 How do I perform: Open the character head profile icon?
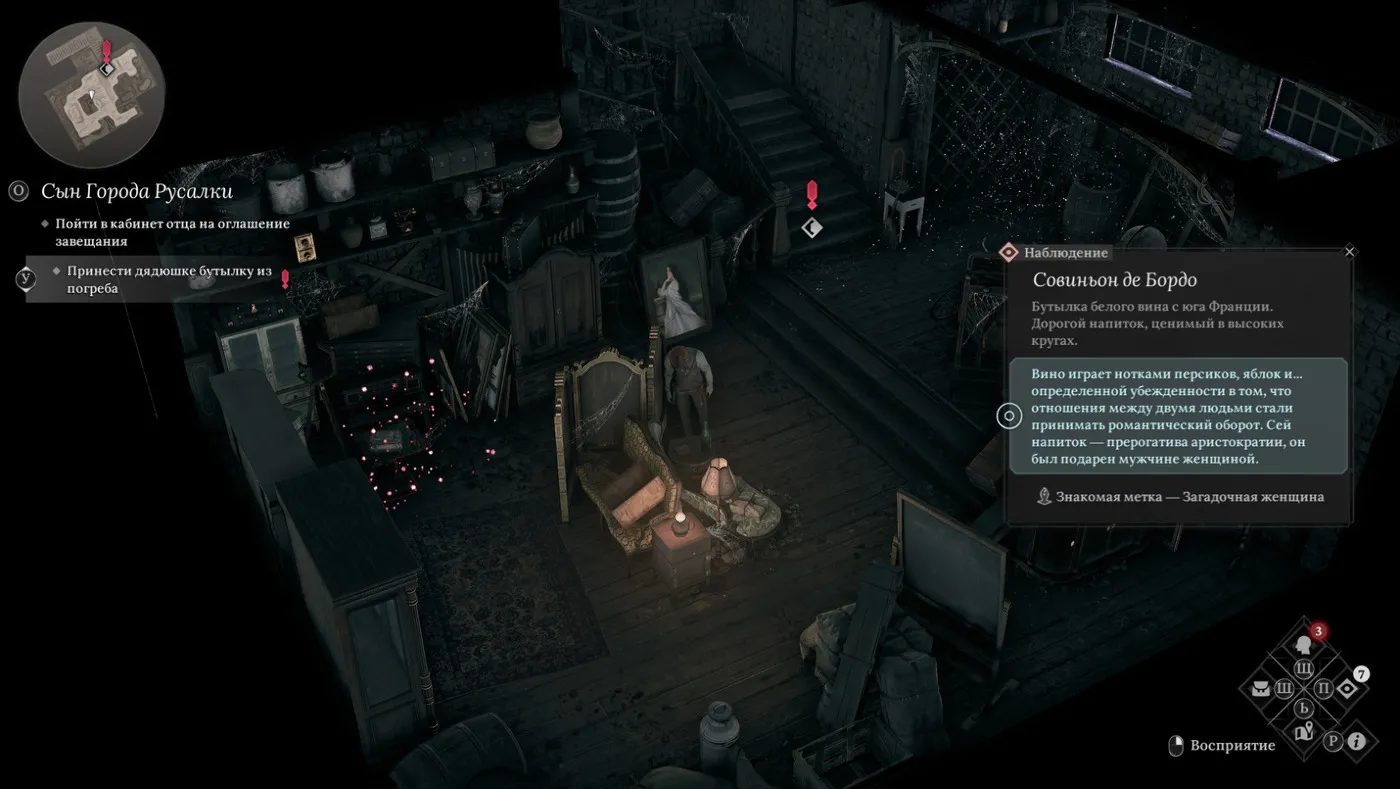(x=1303, y=643)
